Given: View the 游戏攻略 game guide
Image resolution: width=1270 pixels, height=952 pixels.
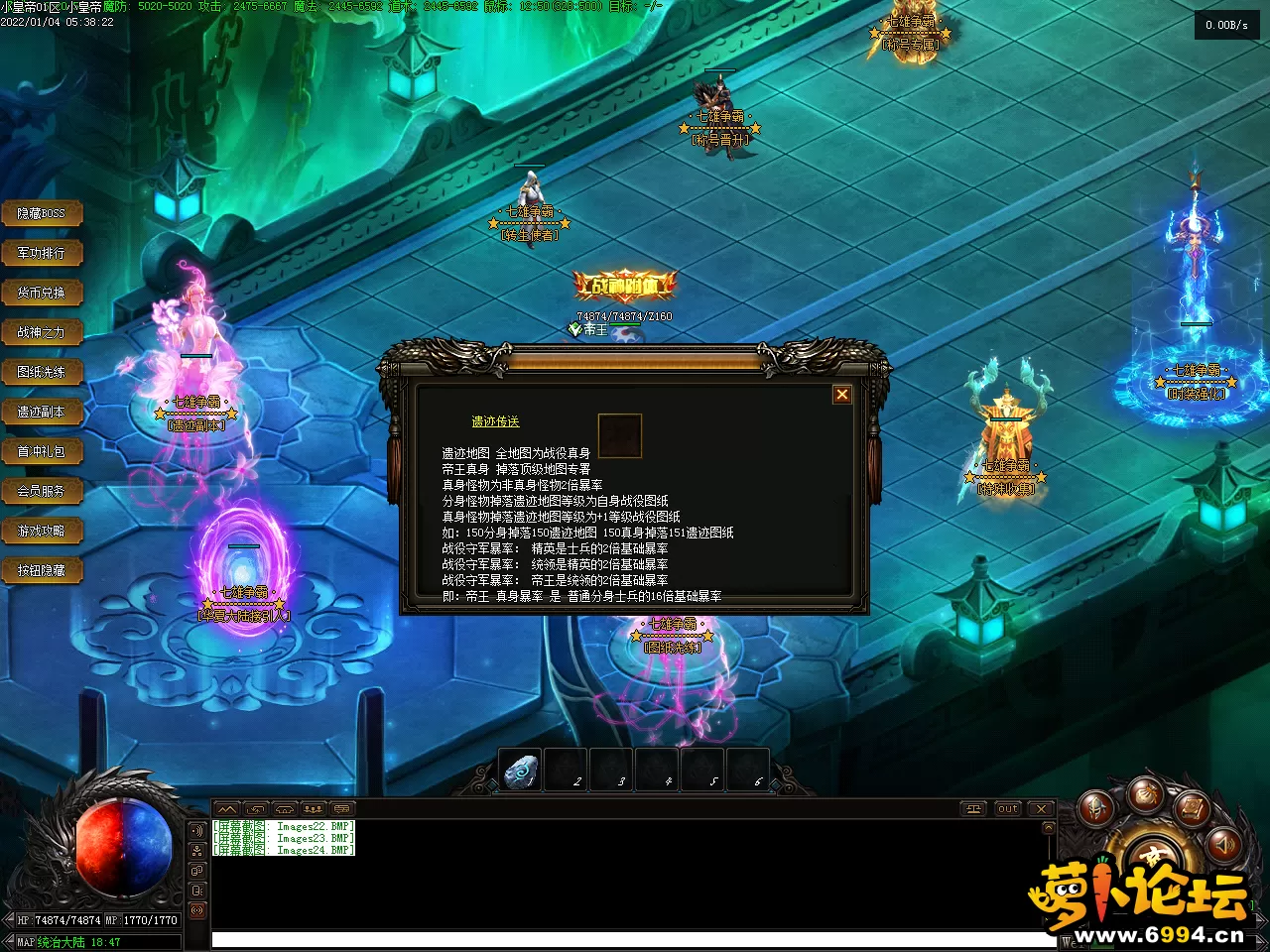Looking at the screenshot, I should click(x=41, y=531).
